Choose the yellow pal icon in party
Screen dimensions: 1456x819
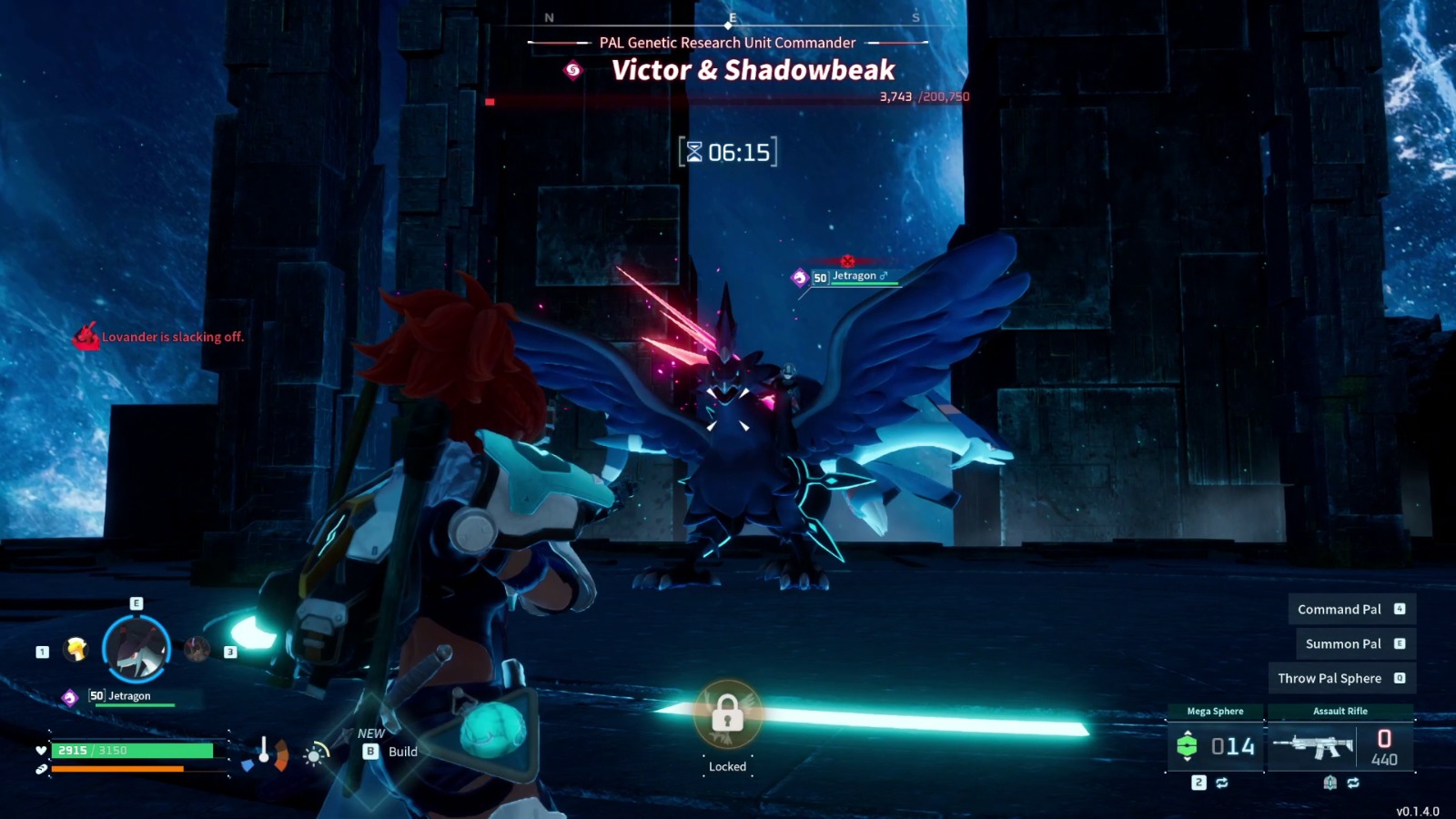click(x=76, y=649)
